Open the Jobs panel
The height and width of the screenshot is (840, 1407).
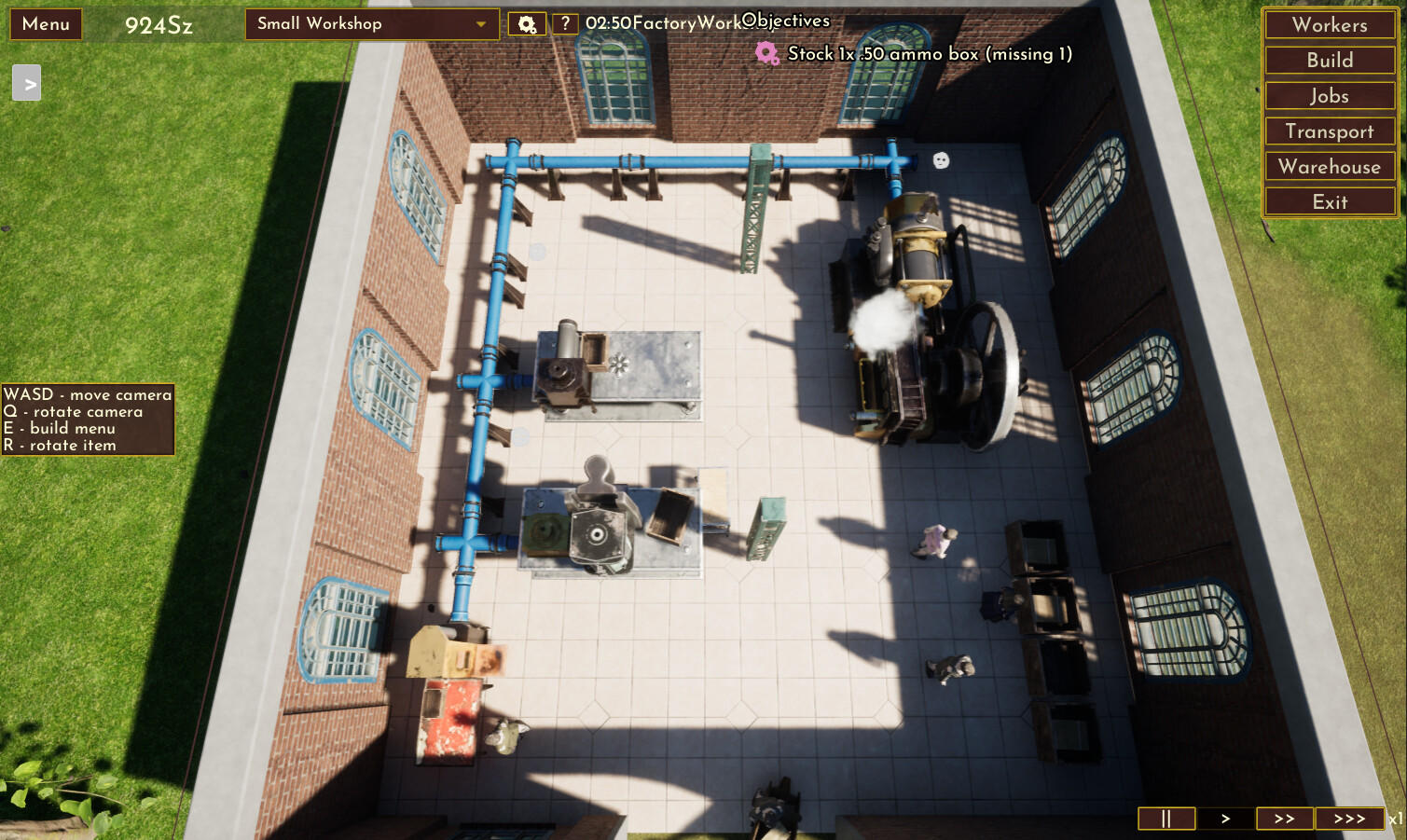(1329, 95)
